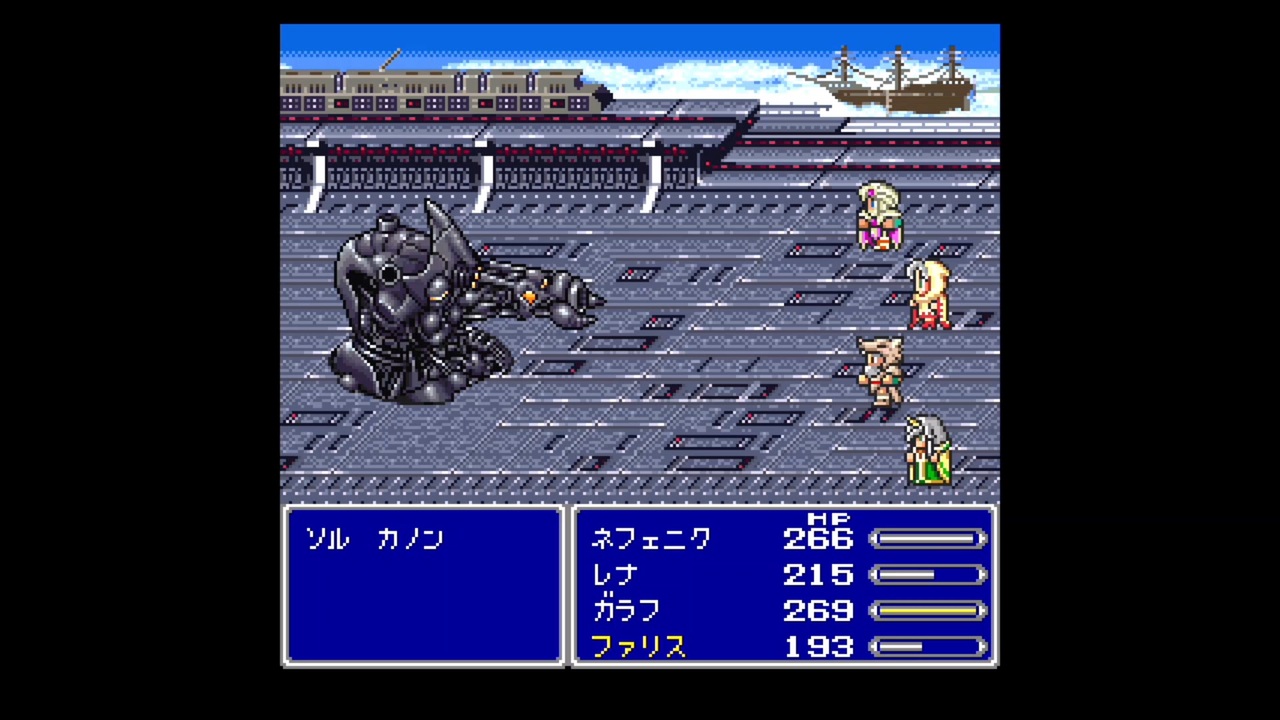1280x720 pixels.
Task: Open the enemy name window showing ソル カノン
Action: coord(423,585)
